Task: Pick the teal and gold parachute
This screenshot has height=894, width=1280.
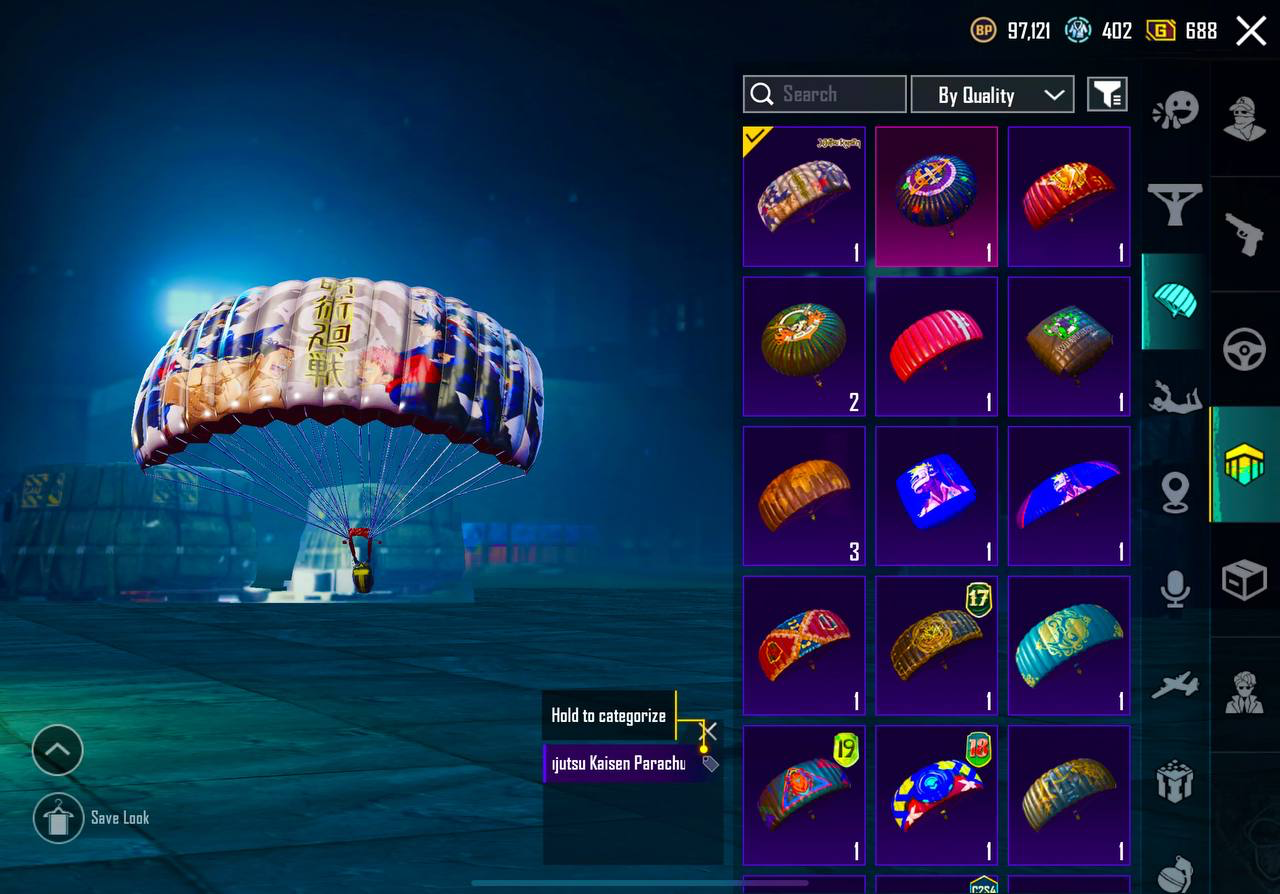Action: point(1069,646)
